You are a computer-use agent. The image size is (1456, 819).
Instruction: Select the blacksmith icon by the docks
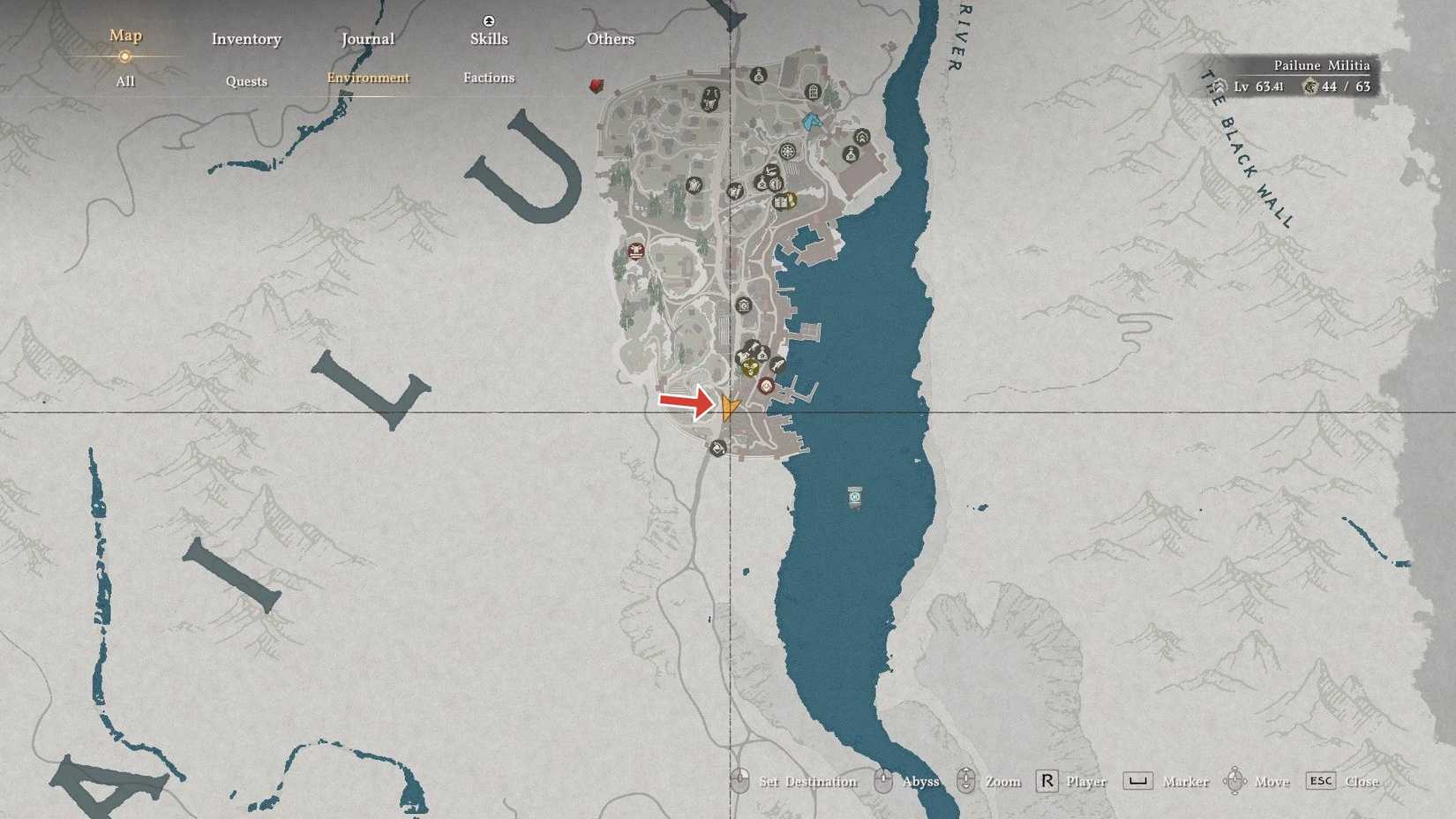click(777, 362)
